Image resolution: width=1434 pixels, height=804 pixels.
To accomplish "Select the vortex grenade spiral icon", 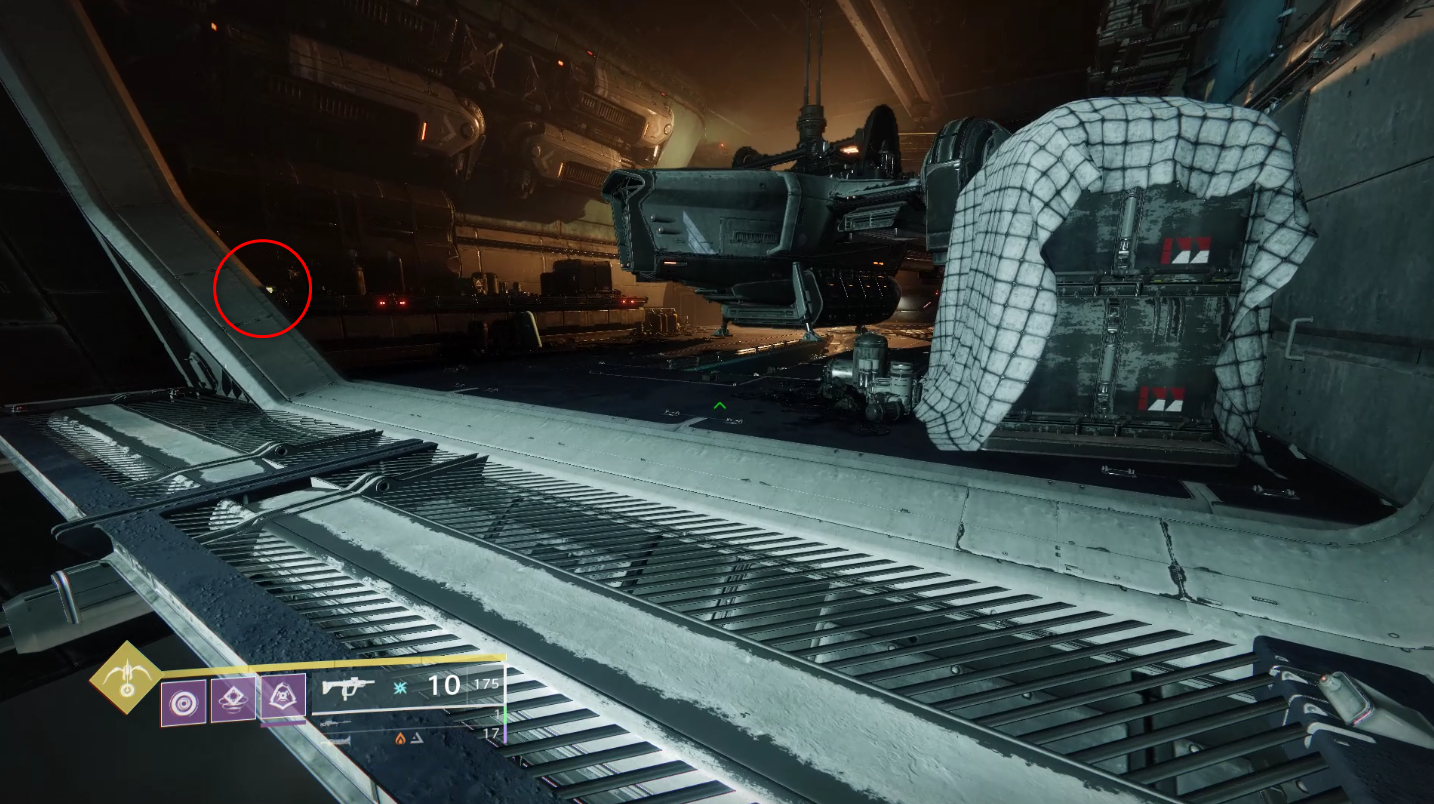I will (184, 702).
